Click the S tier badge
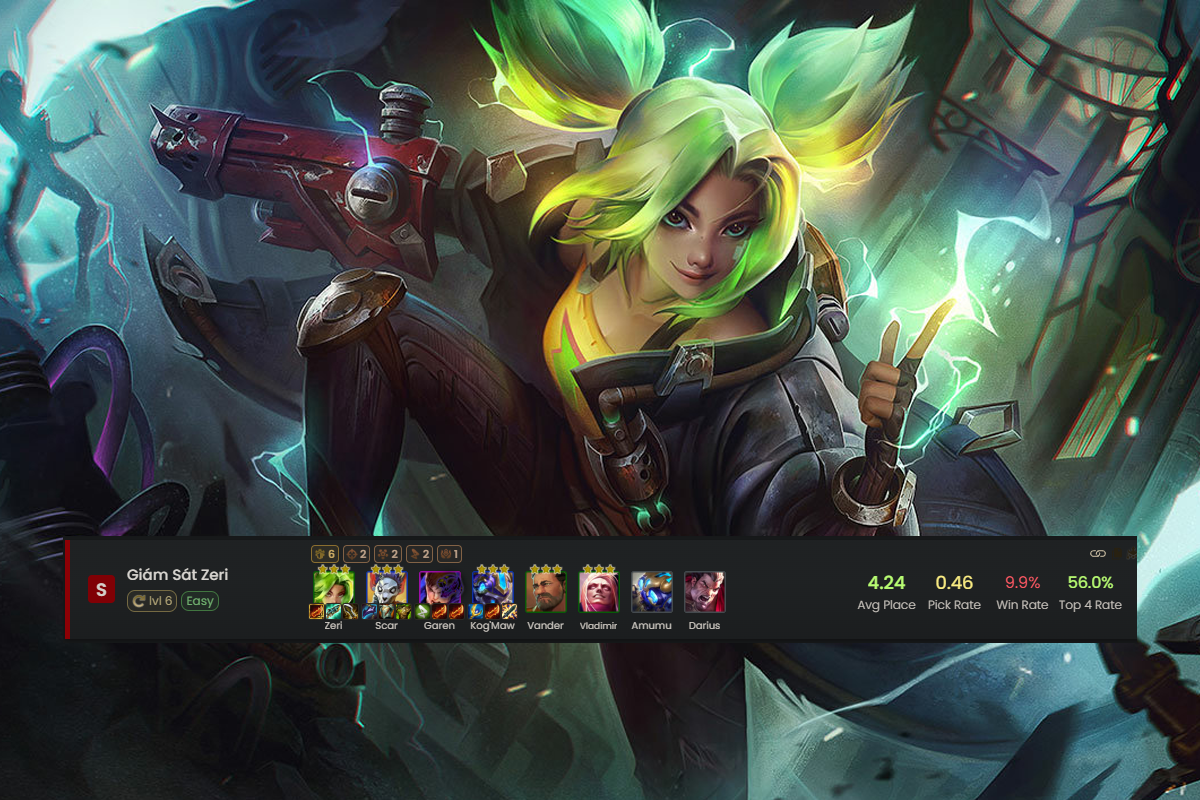This screenshot has height=800, width=1200. point(101,590)
